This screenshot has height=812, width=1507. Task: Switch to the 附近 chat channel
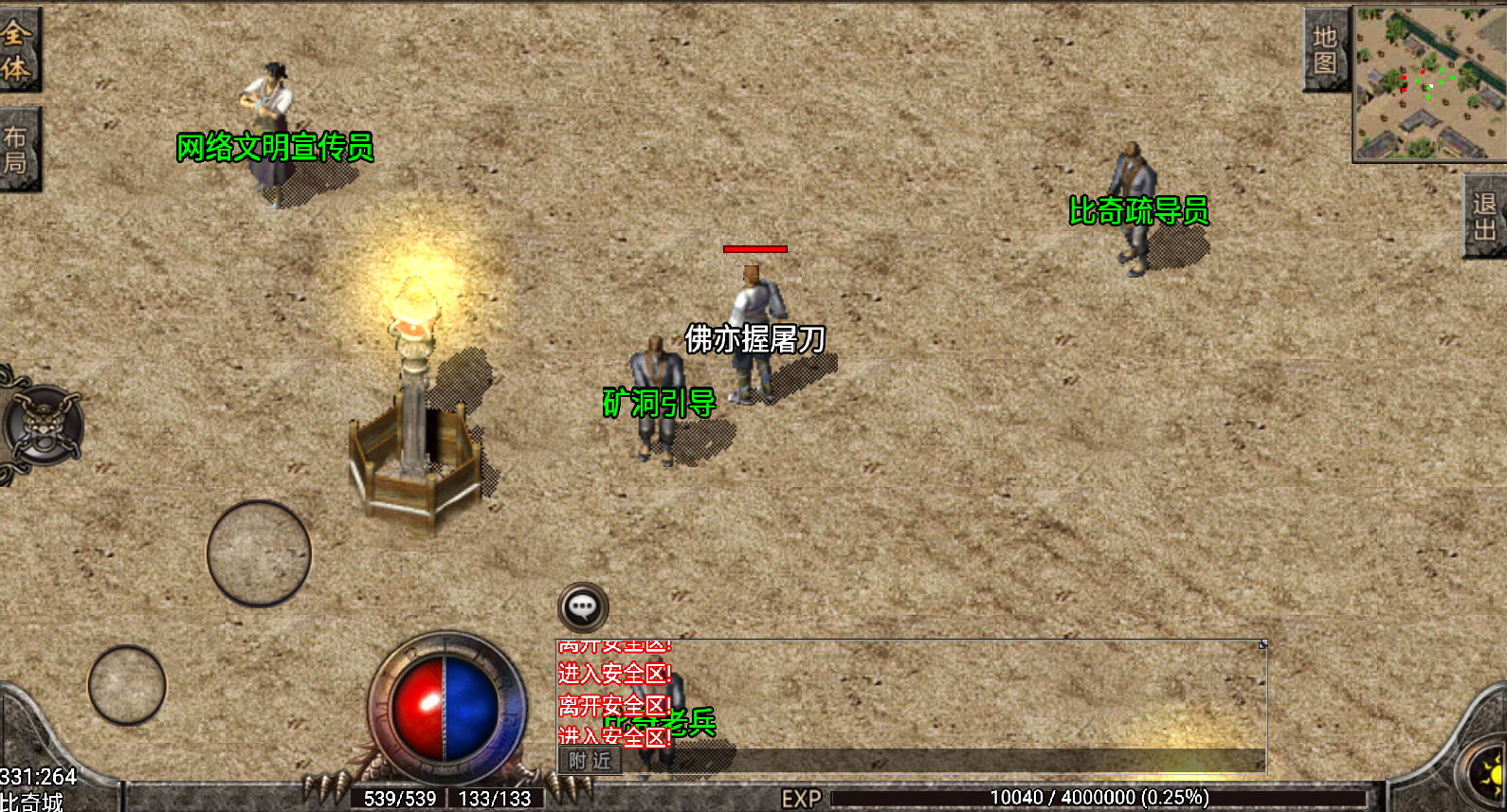click(590, 760)
